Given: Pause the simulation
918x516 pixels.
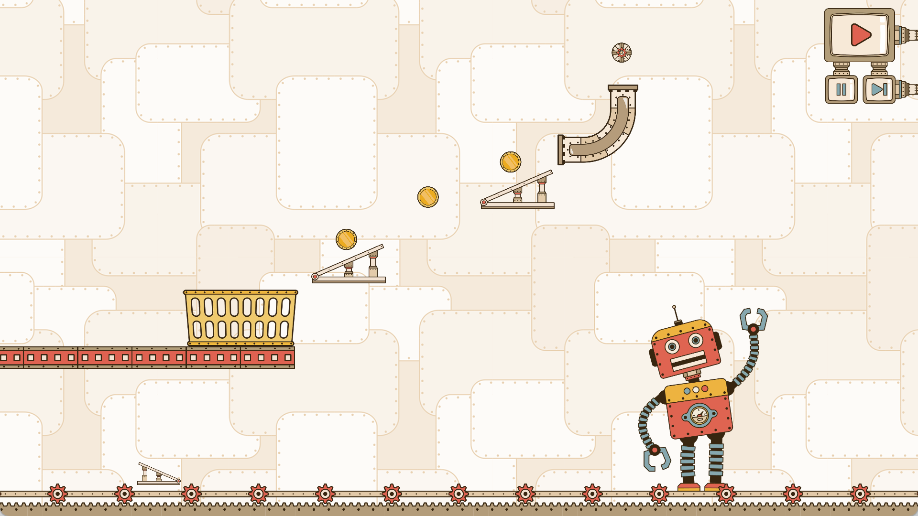Looking at the screenshot, I should (841, 89).
